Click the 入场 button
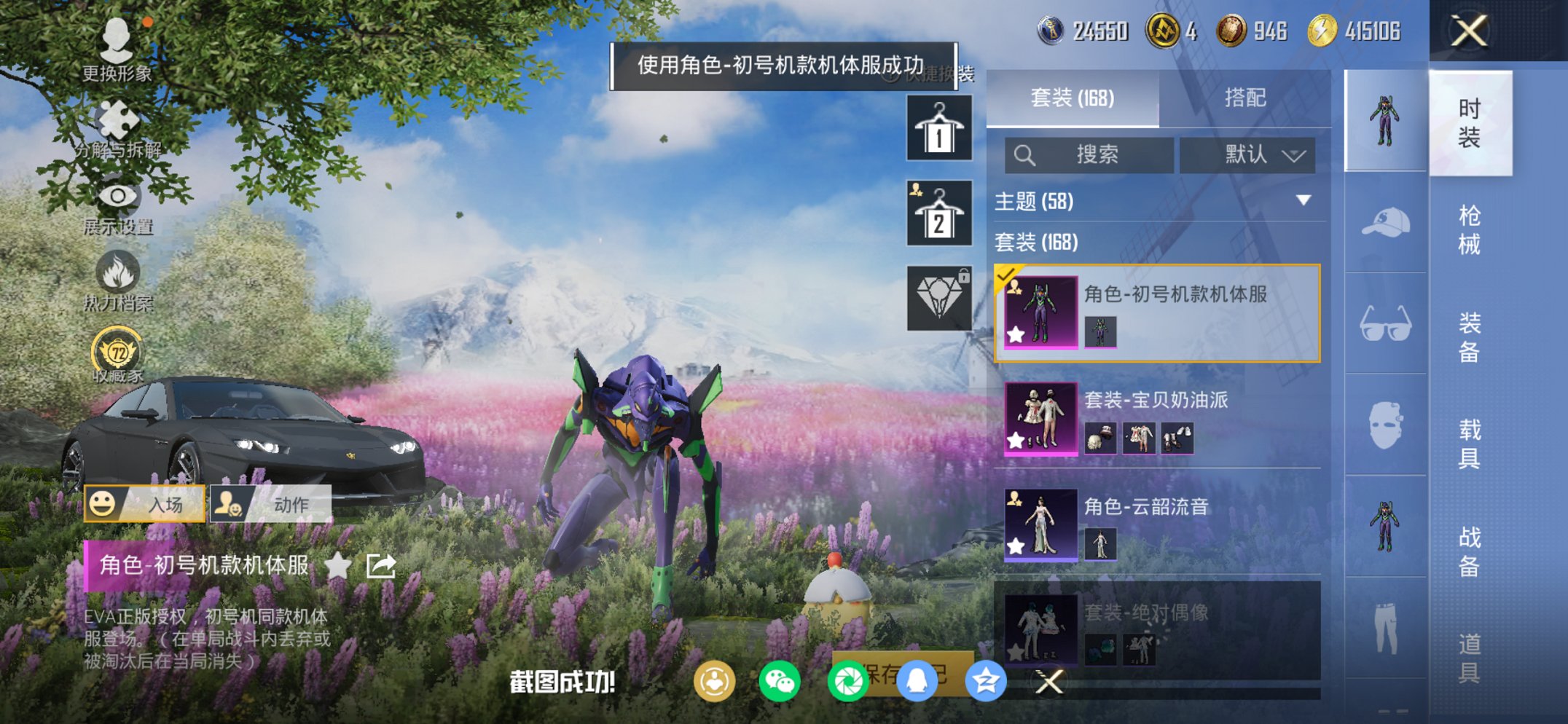The height and width of the screenshot is (724, 1568). pyautogui.click(x=145, y=503)
